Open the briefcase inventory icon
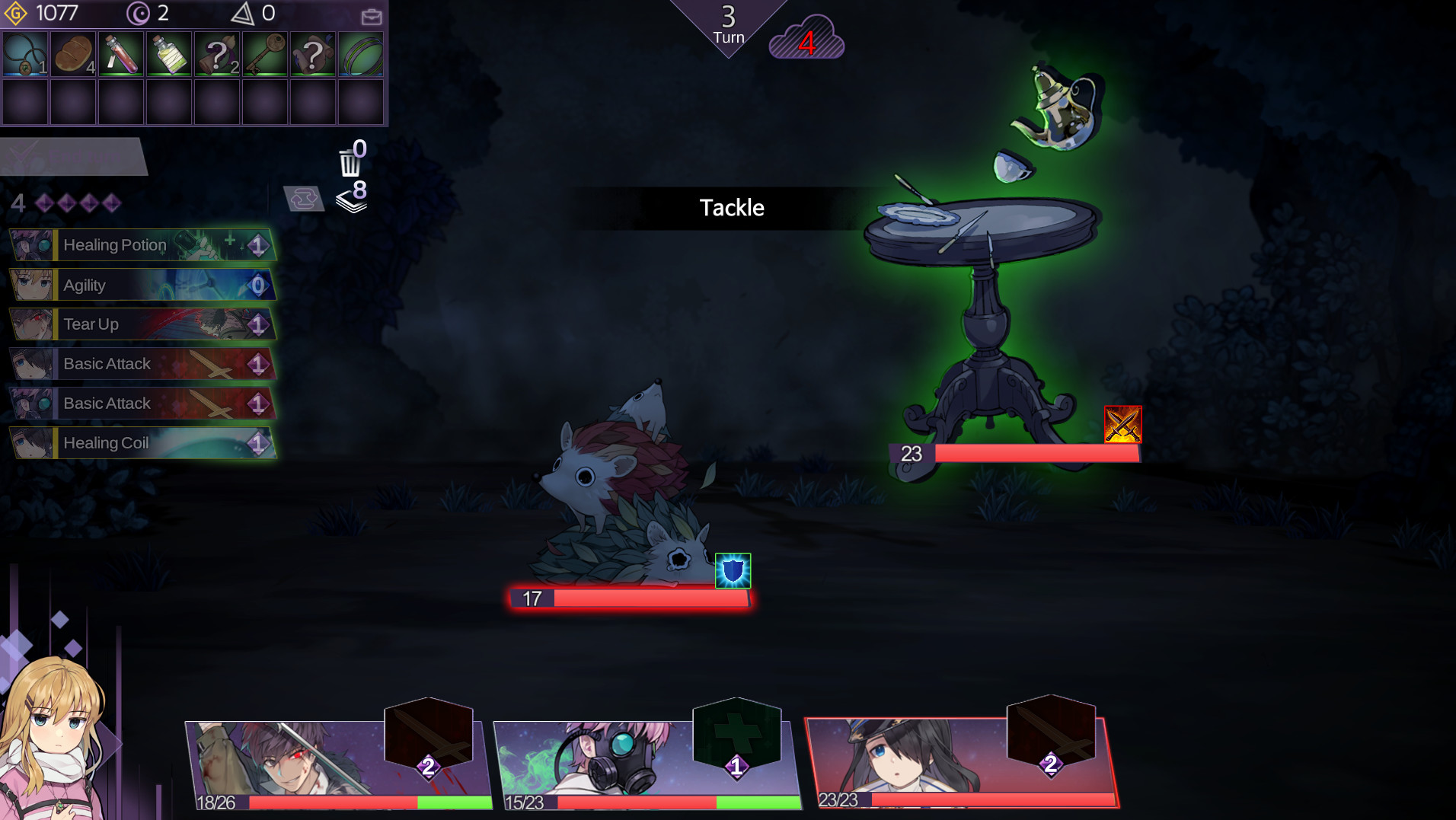The height and width of the screenshot is (820, 1456). 372,16
